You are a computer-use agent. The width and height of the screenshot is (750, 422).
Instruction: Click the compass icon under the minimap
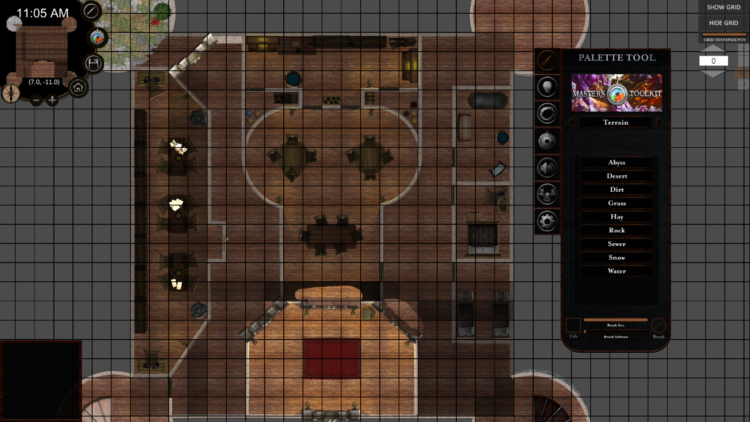10,92
